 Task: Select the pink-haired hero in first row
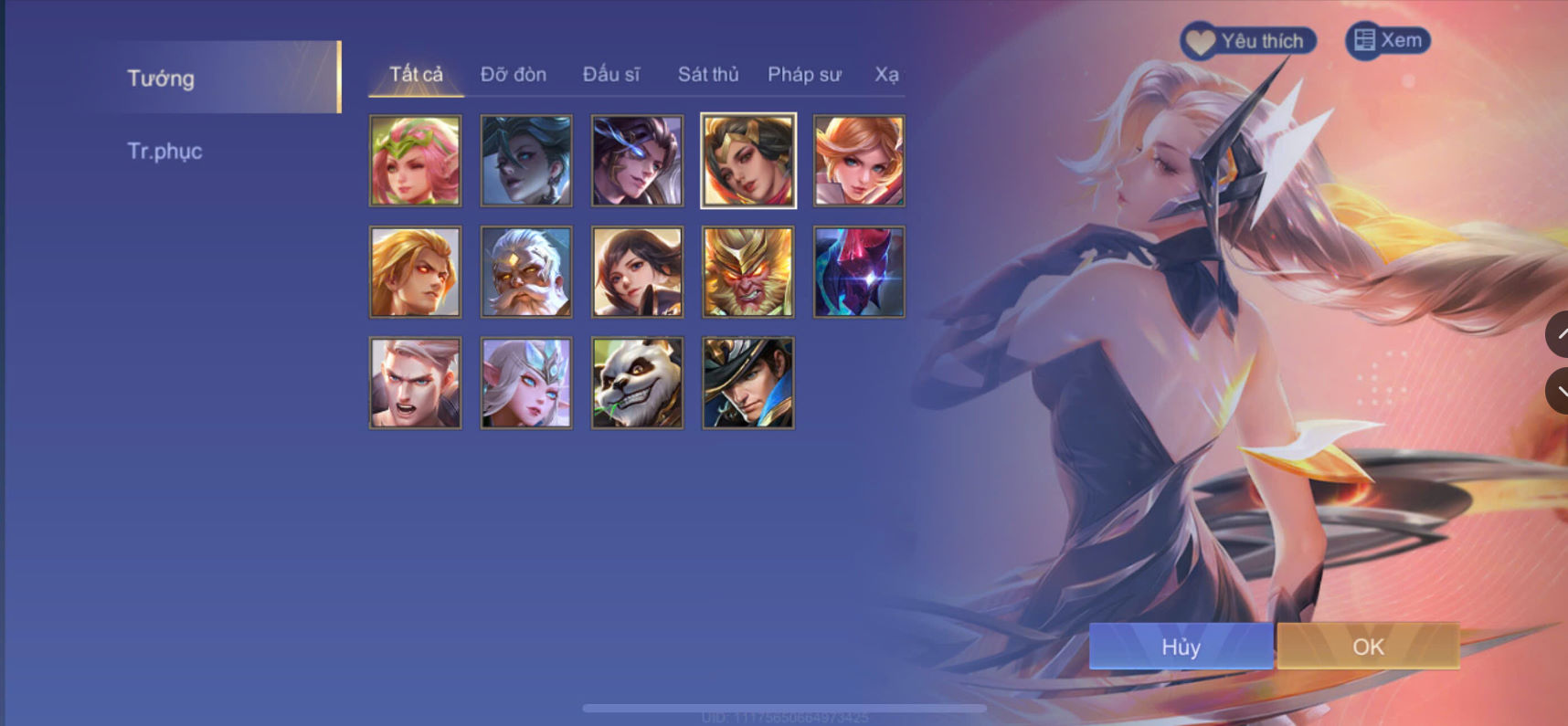click(415, 161)
